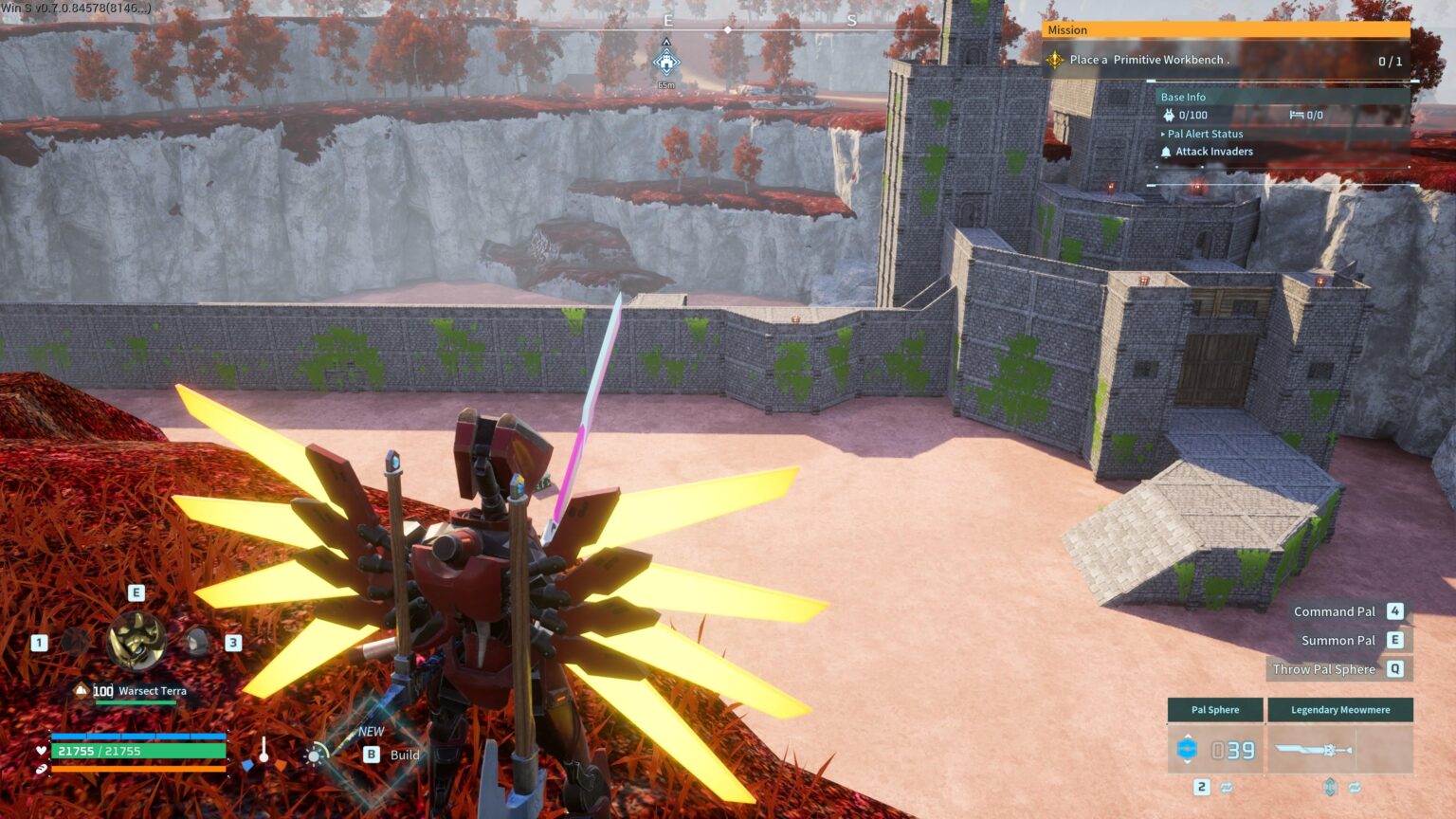1456x819 pixels.
Task: Open the Base Info panel
Action: click(1183, 97)
